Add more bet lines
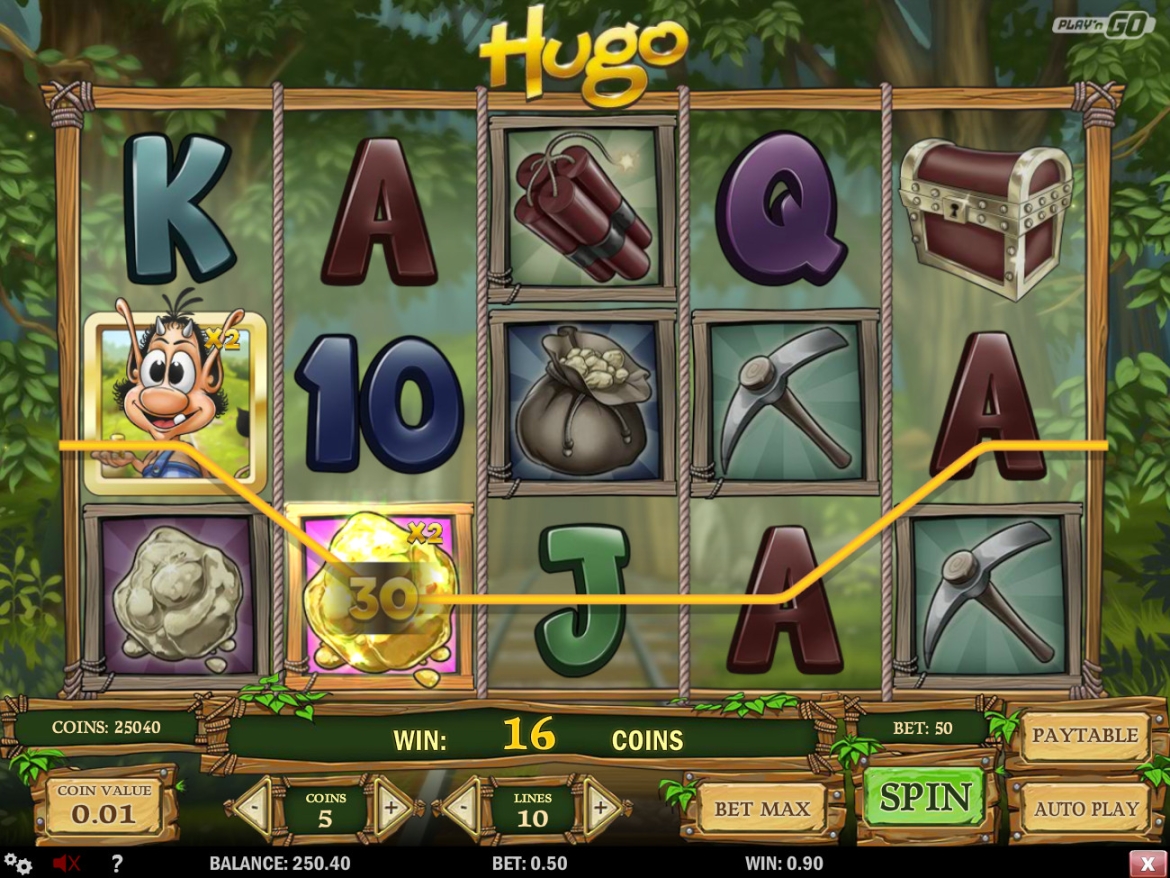 (600, 807)
